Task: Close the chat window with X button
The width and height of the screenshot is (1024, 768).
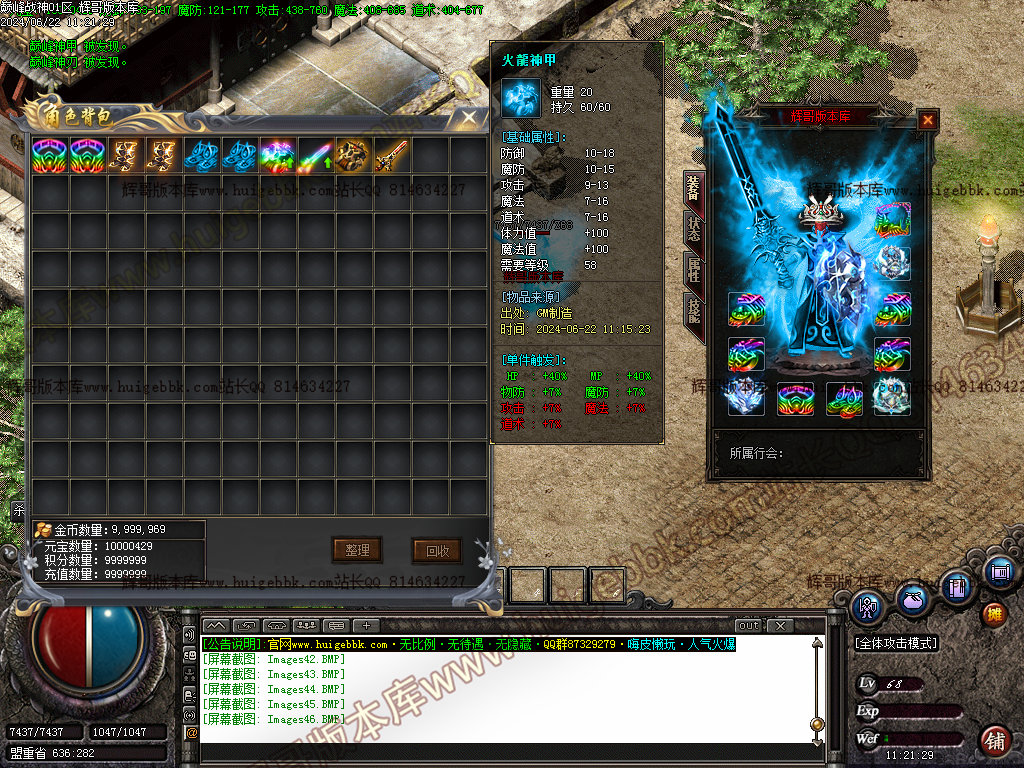Action: [x=779, y=625]
